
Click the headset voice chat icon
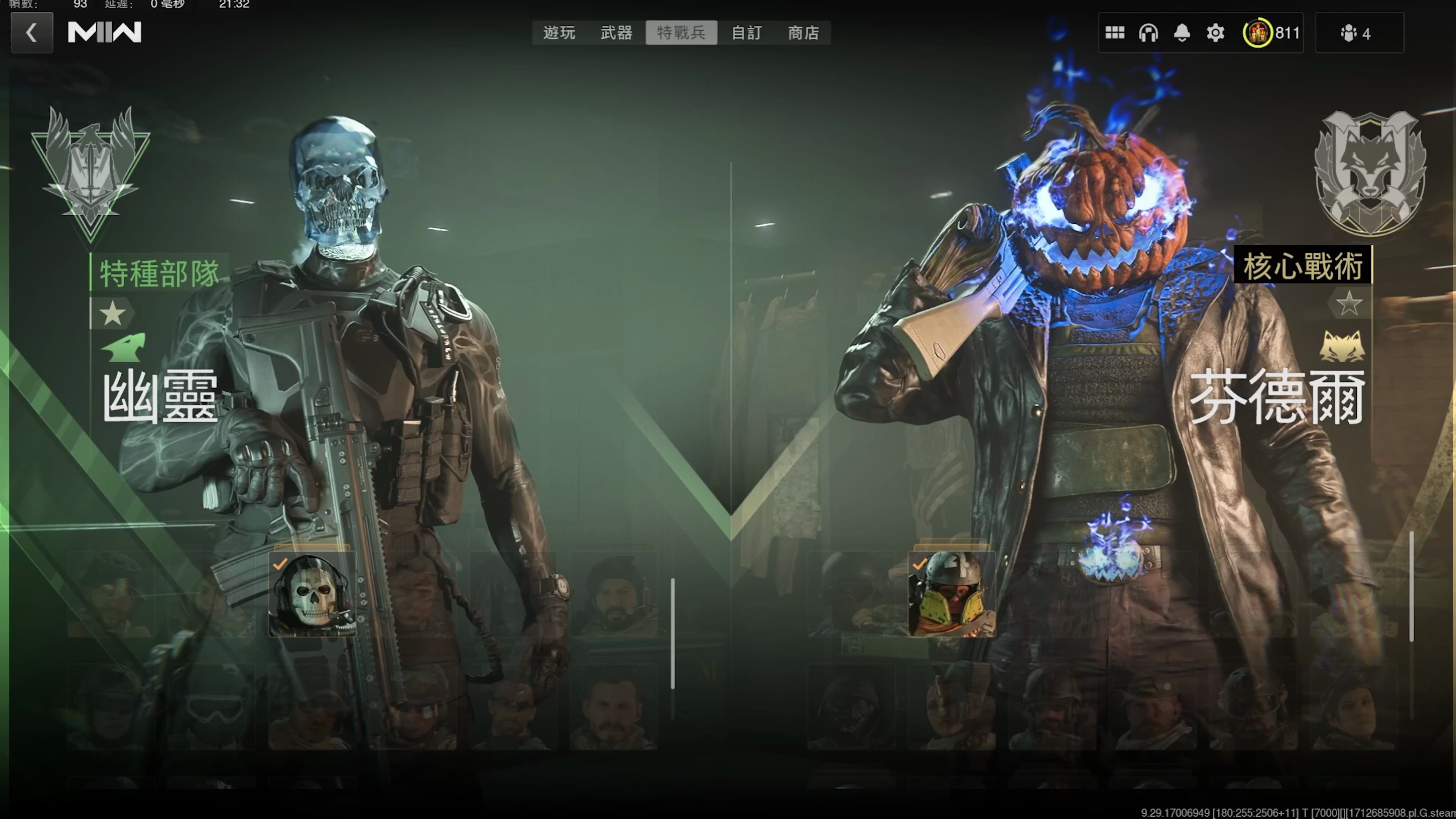[x=1148, y=33]
